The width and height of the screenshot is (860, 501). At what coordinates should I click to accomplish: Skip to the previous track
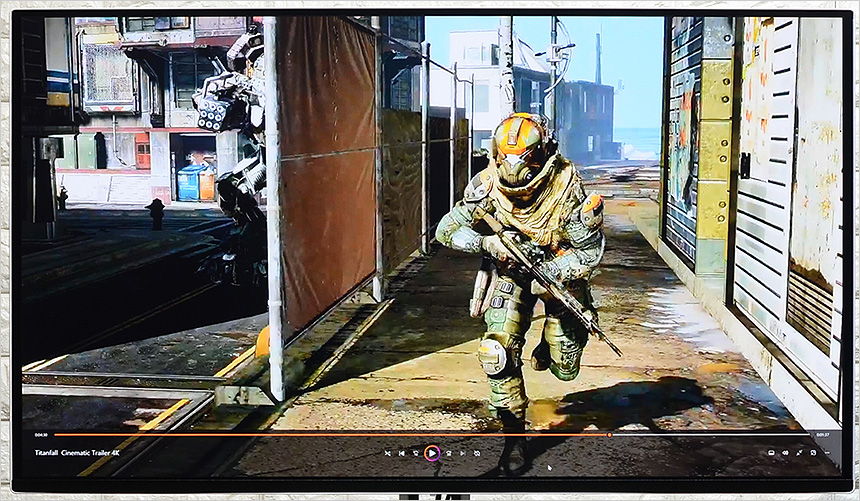pos(402,453)
